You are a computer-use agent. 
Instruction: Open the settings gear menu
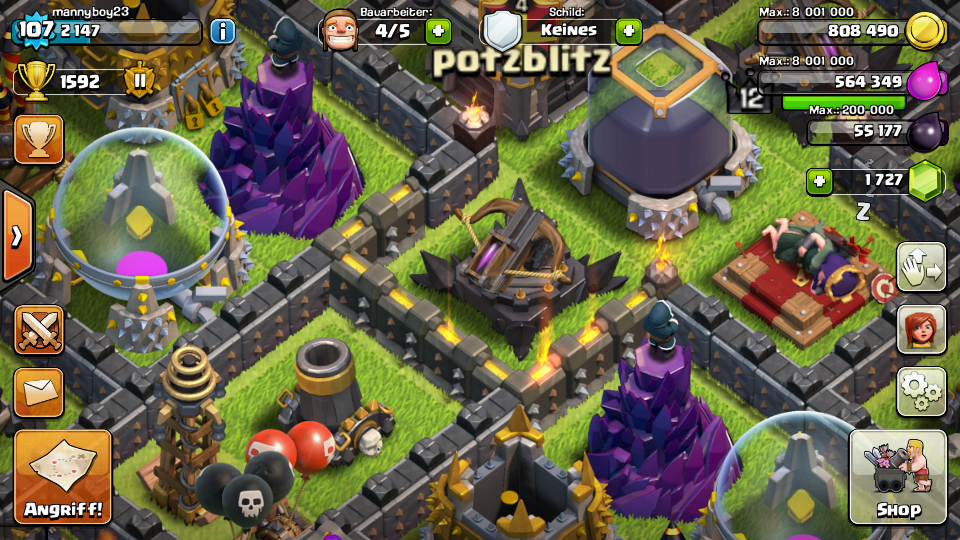pos(921,391)
